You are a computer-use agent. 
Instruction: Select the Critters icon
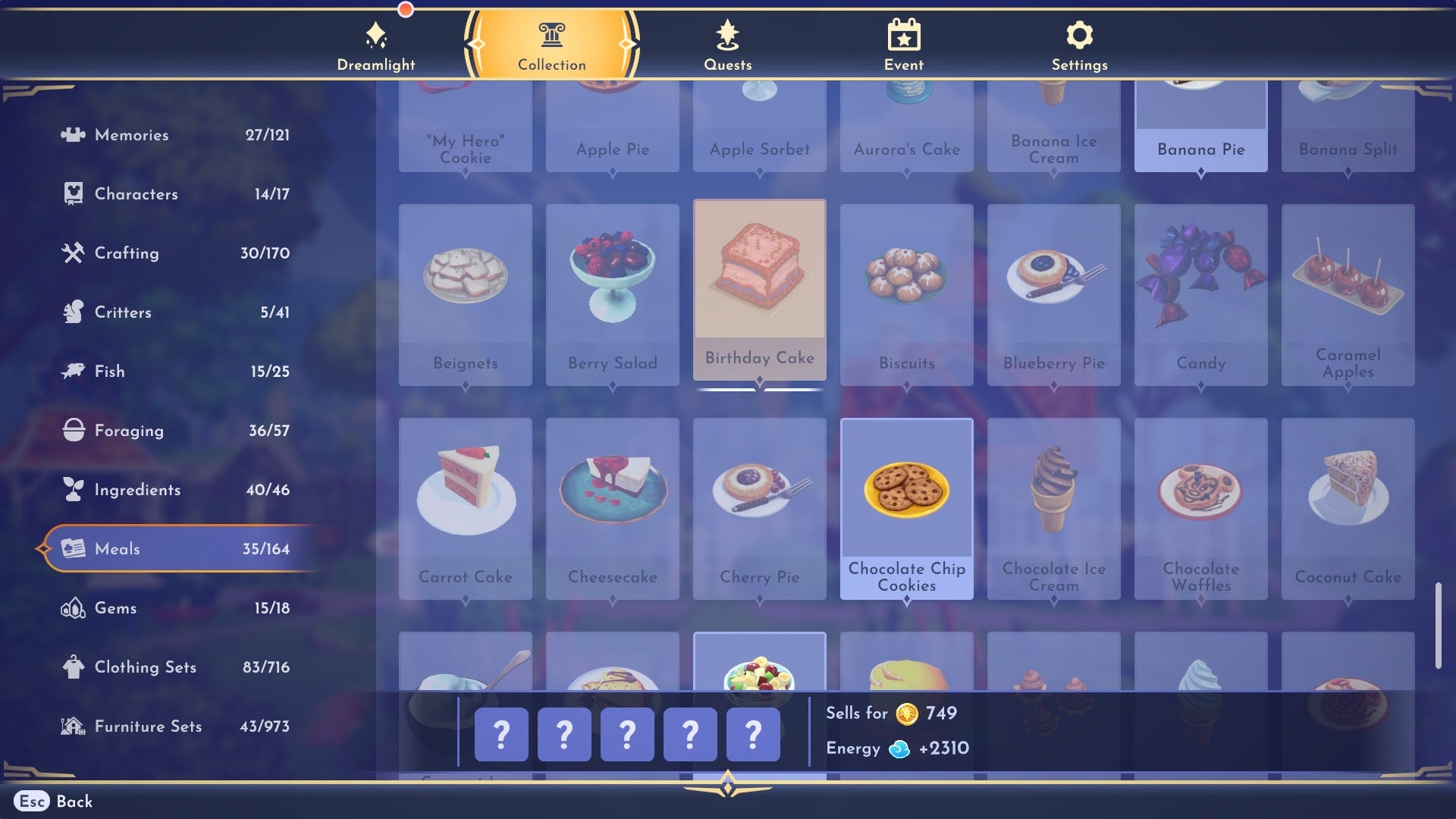coord(72,312)
